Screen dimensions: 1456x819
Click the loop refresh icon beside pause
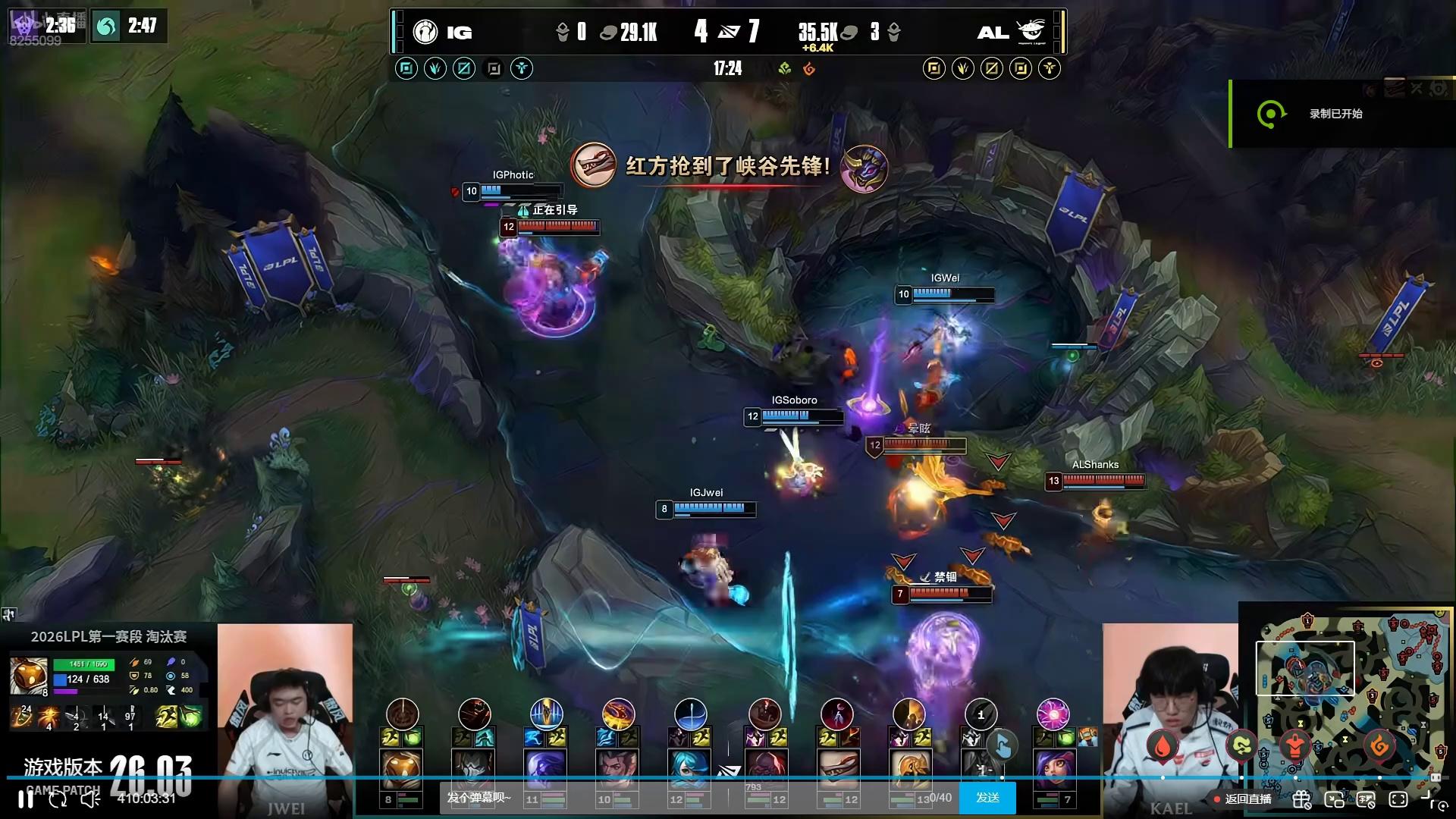[58, 799]
